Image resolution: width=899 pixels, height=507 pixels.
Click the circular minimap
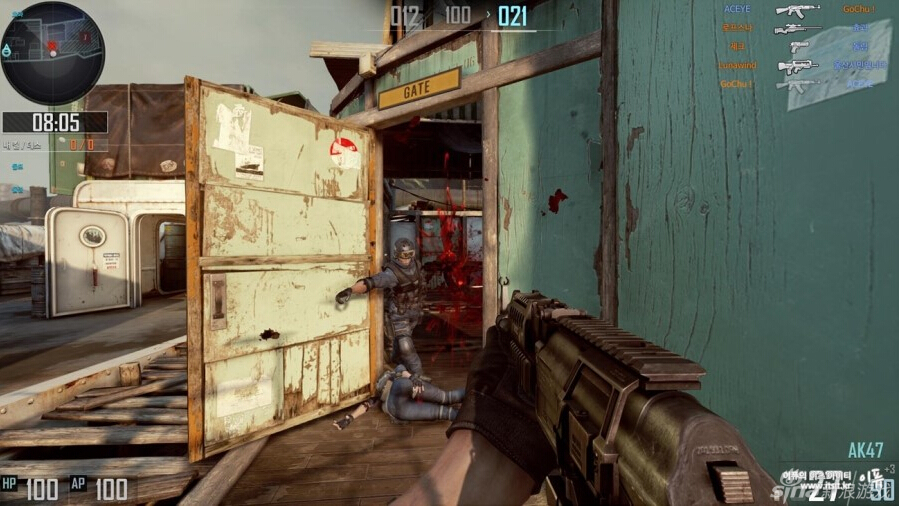point(52,53)
